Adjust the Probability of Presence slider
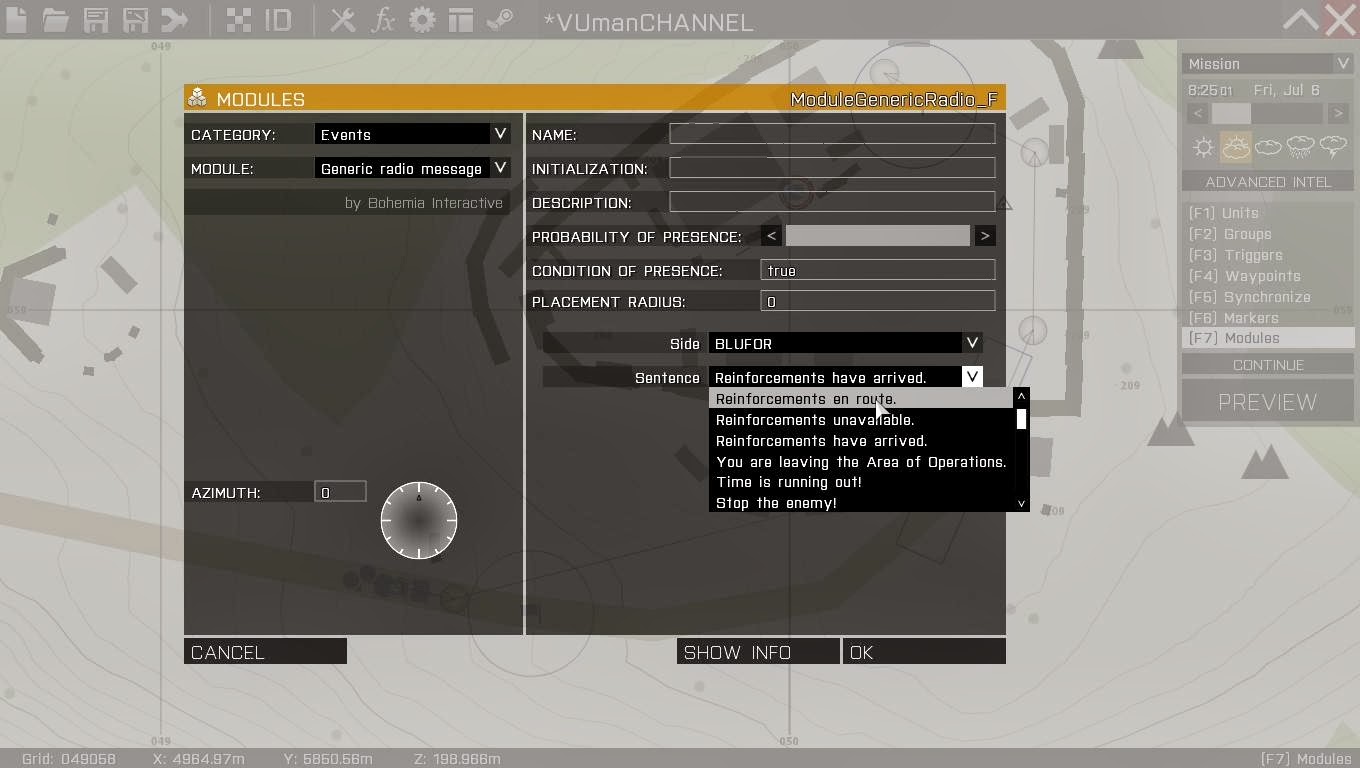1360x768 pixels. (878, 236)
